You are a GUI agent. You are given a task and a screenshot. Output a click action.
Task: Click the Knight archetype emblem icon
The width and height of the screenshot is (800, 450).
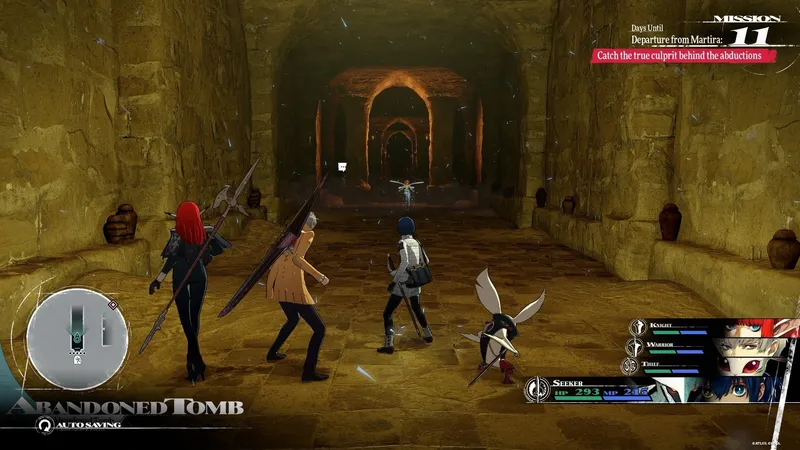[637, 327]
